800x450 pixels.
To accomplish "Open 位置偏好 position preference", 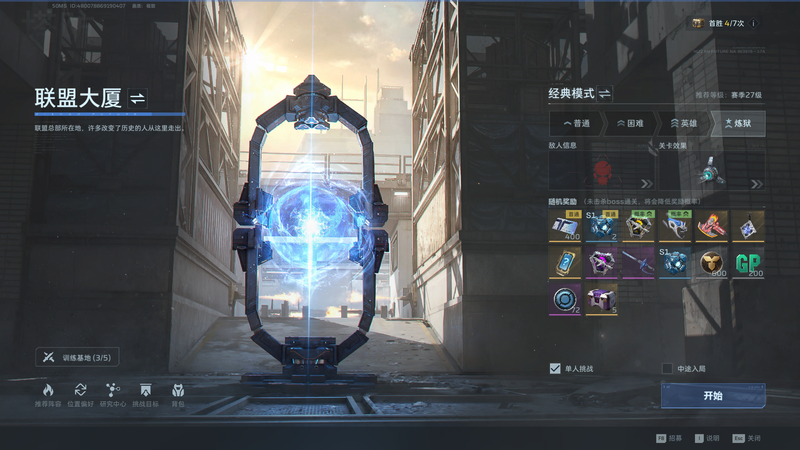I will tap(80, 394).
